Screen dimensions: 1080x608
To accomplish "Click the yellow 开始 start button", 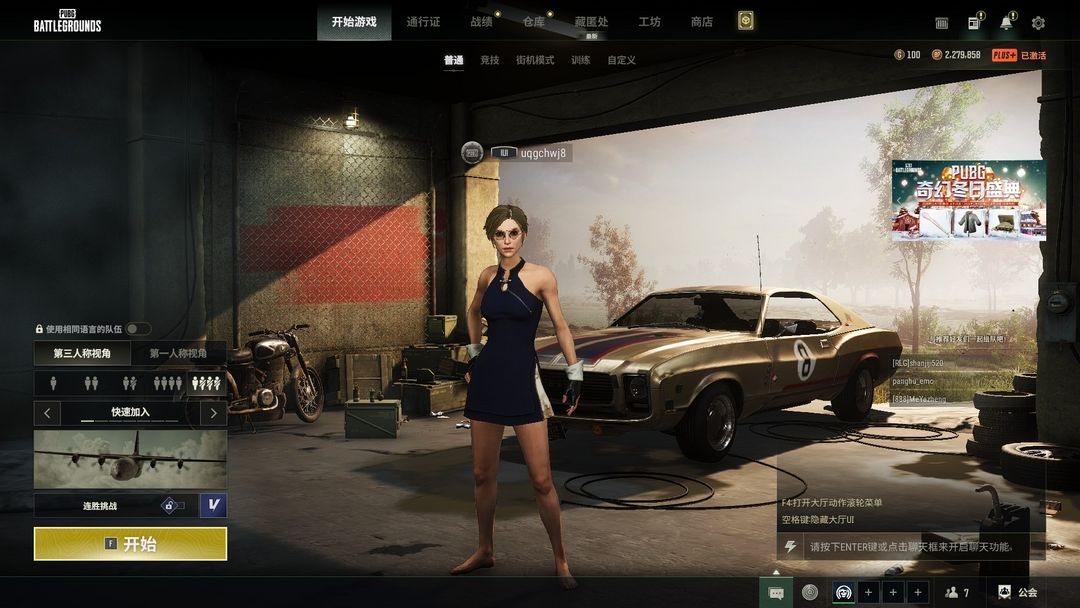I will tap(130, 544).
